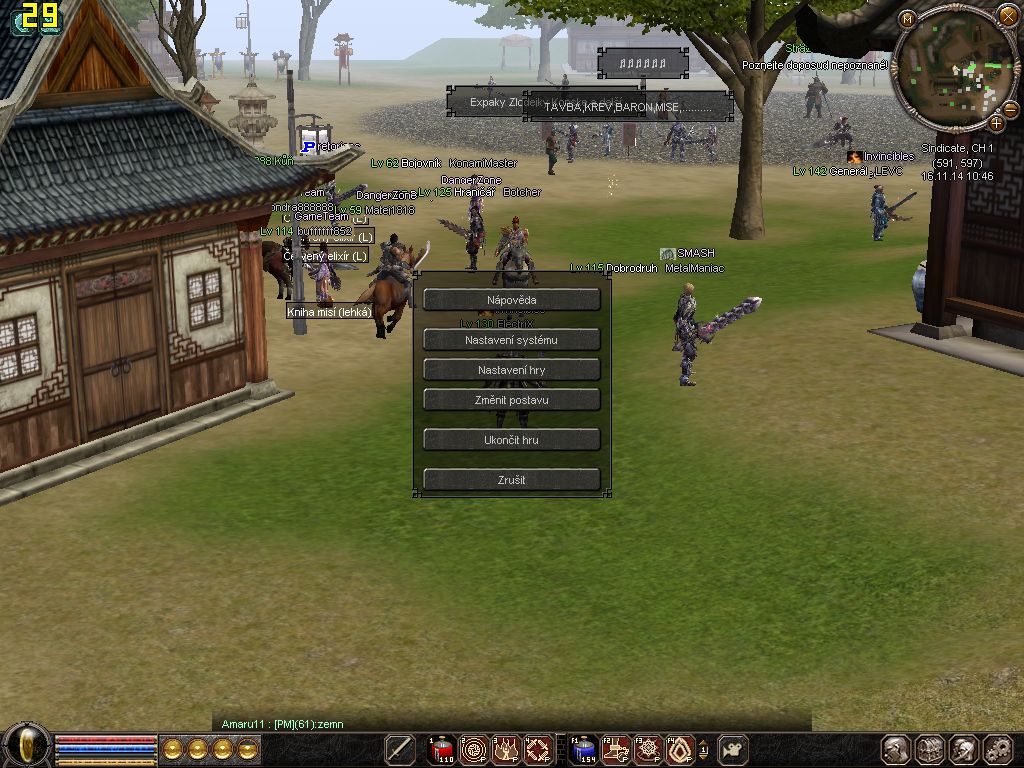1024x768 pixels.
Task: Use the red potion in slot 1
Action: 442,749
